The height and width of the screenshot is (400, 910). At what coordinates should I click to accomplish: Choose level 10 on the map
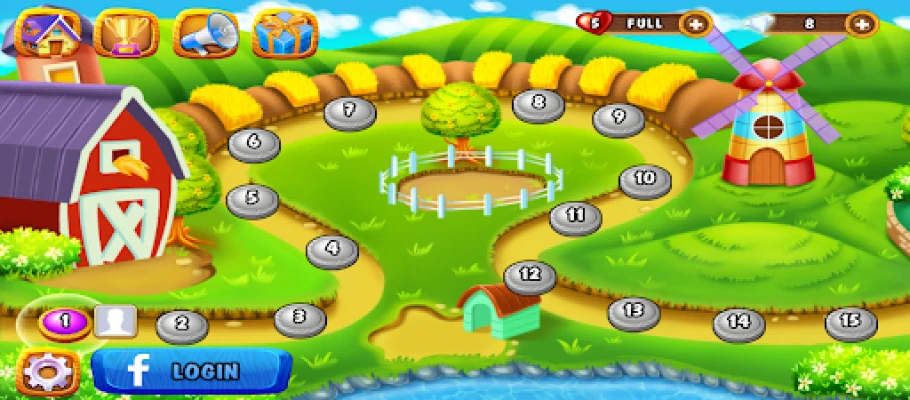[x=645, y=179]
